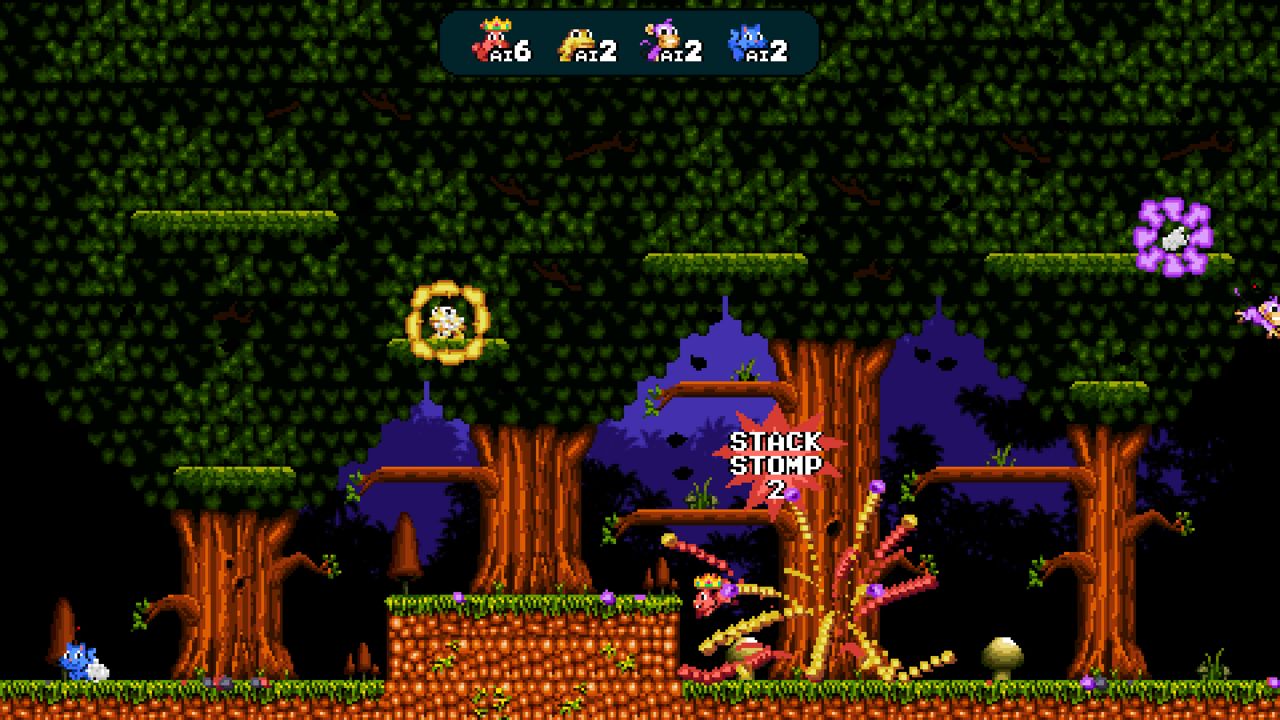Click the spinning yellow bubble ring holding a critter
The width and height of the screenshot is (1280, 720).
(x=450, y=322)
